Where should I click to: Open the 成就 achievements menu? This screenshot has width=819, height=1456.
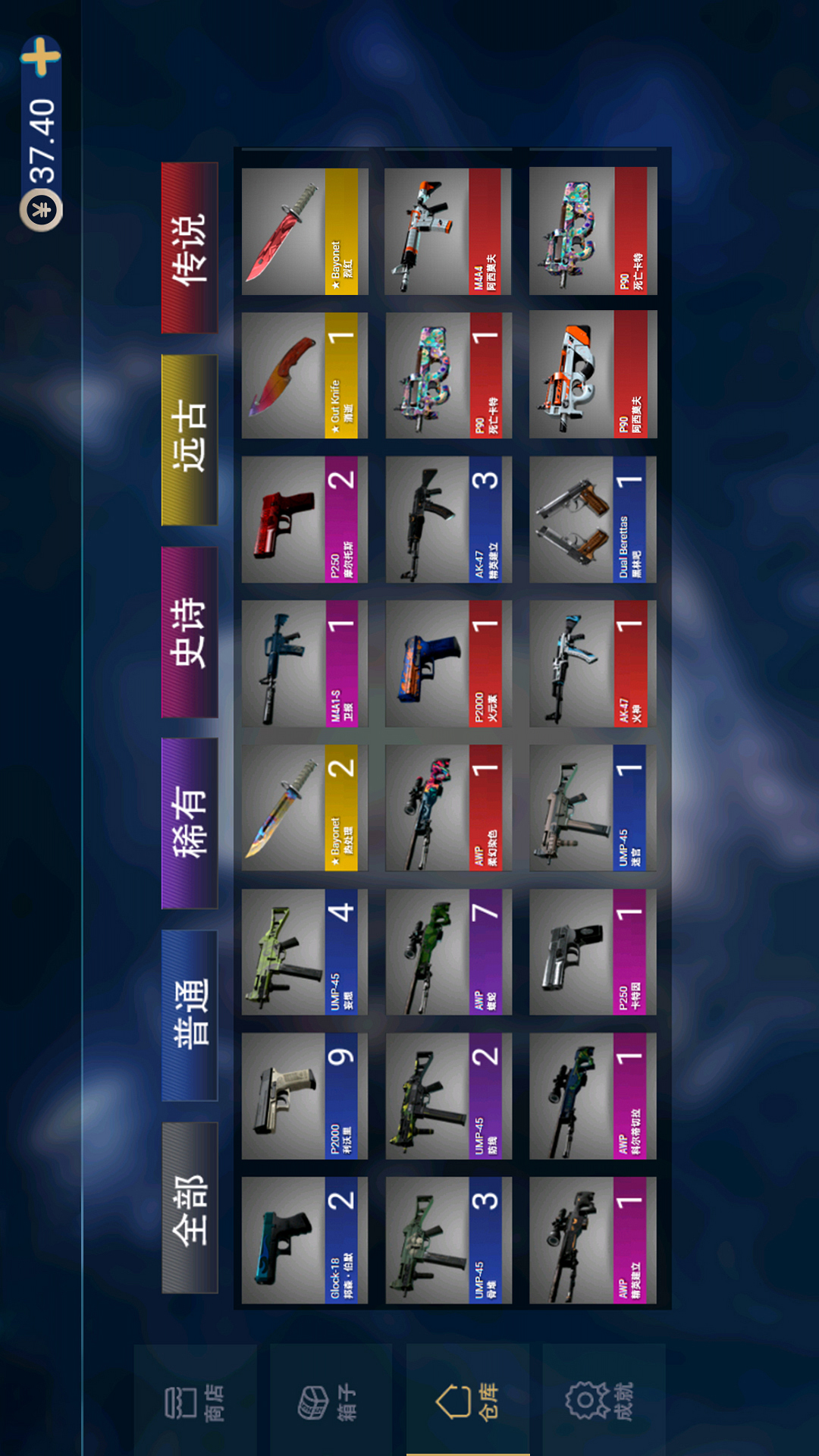(x=604, y=1401)
